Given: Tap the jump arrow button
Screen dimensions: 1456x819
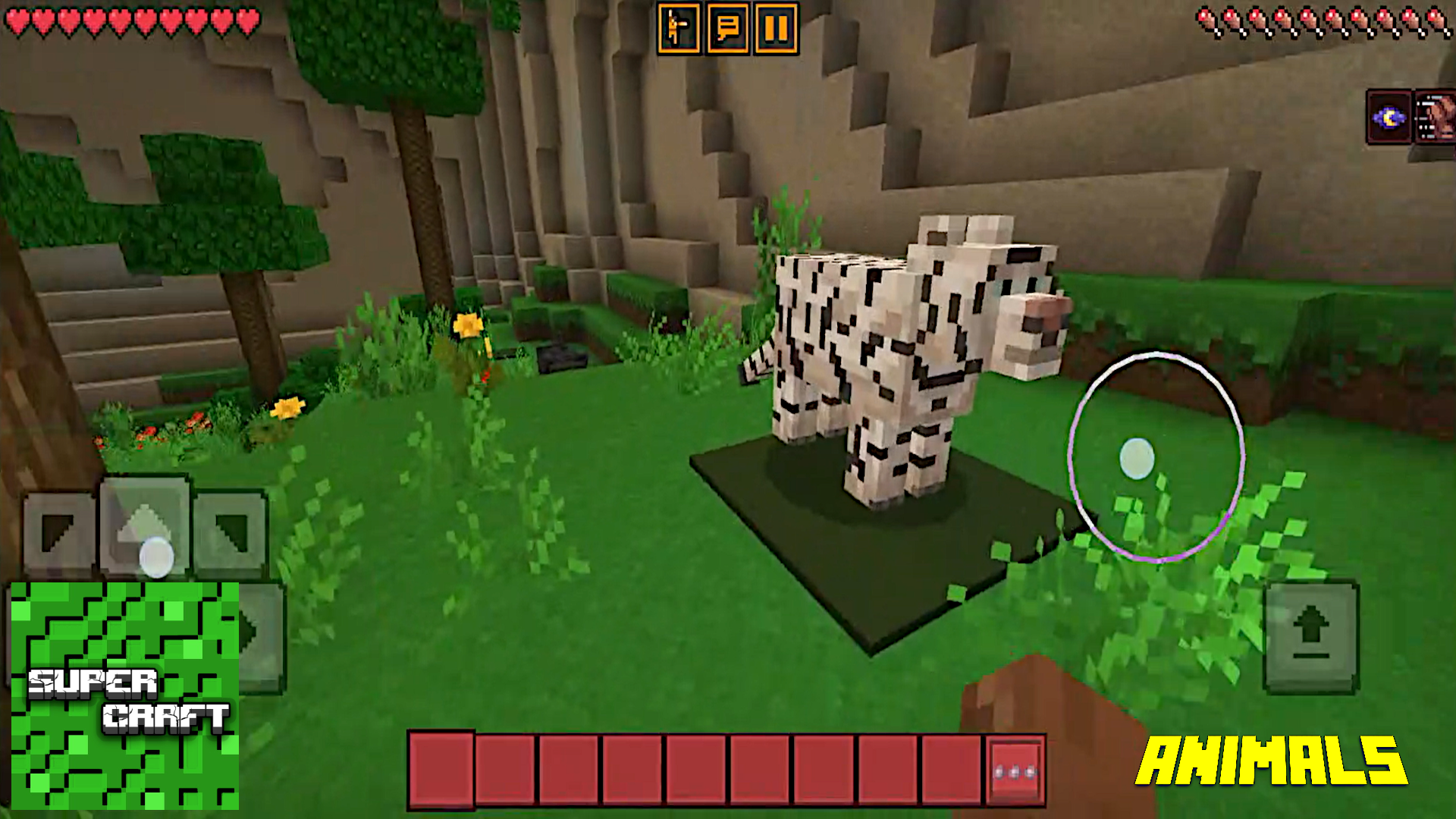Looking at the screenshot, I should 1310,635.
